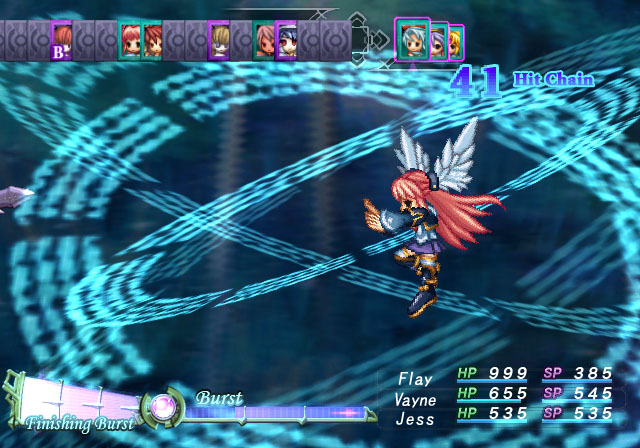Select Vayne in the party list

[x=415, y=399]
